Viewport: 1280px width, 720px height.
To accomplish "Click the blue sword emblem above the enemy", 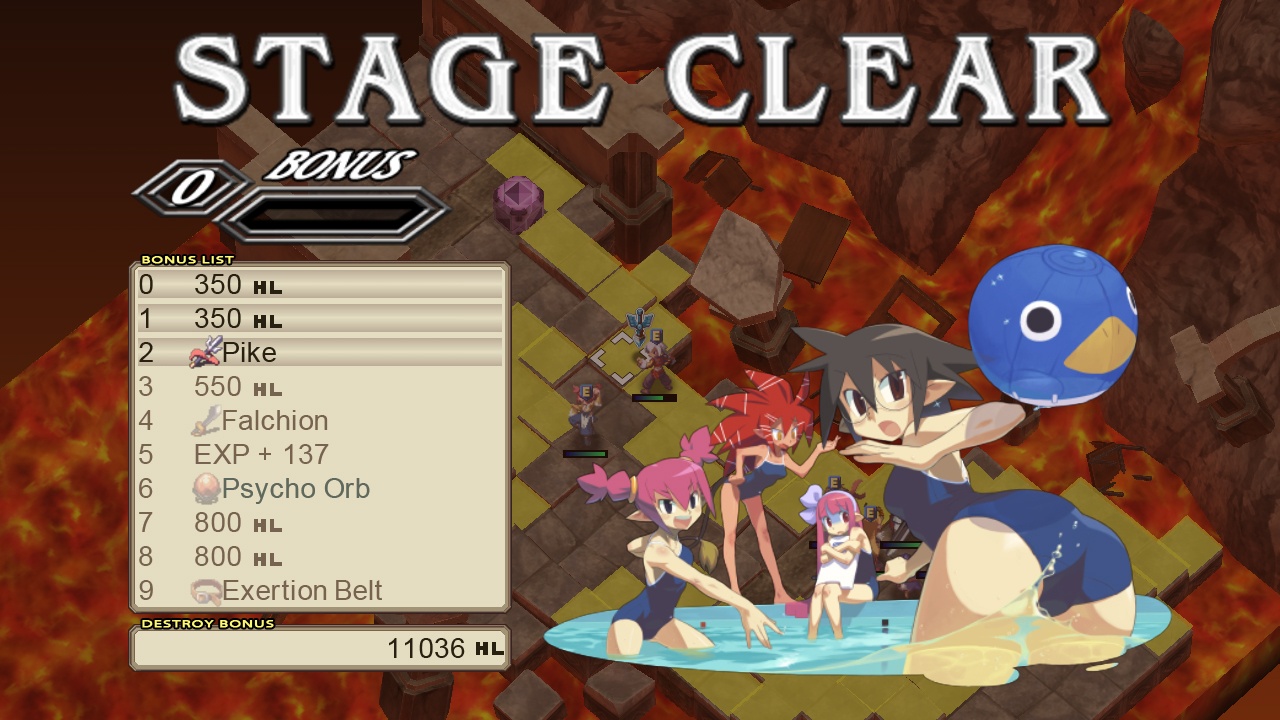I will pos(638,322).
